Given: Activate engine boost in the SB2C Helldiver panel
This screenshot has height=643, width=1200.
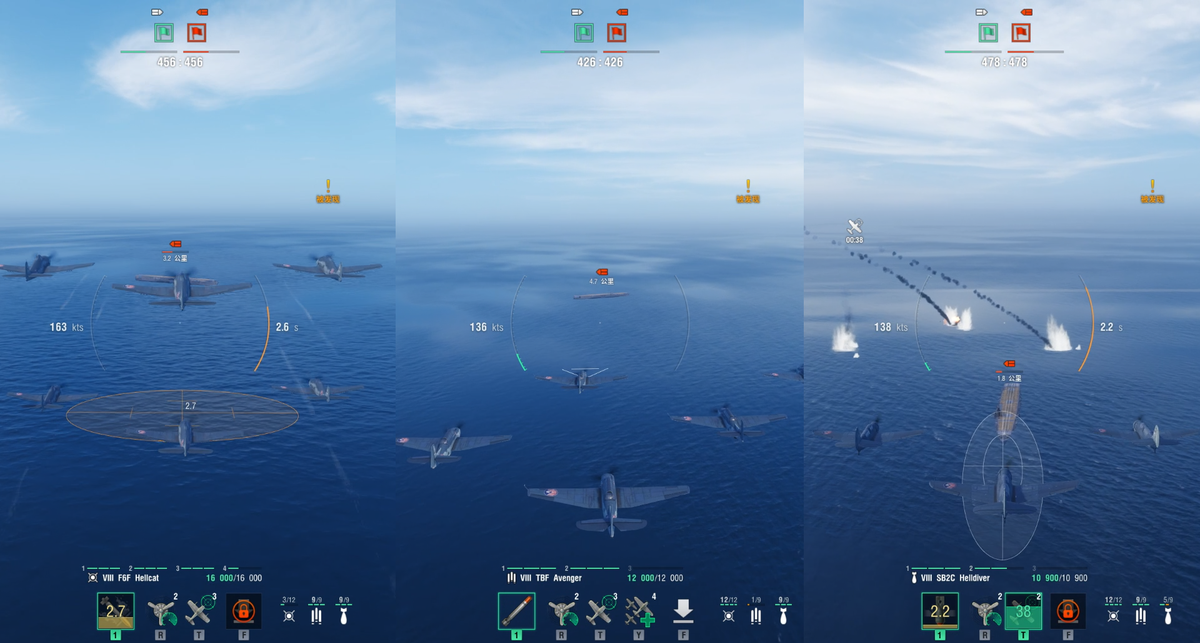Looking at the screenshot, I should (x=984, y=611).
